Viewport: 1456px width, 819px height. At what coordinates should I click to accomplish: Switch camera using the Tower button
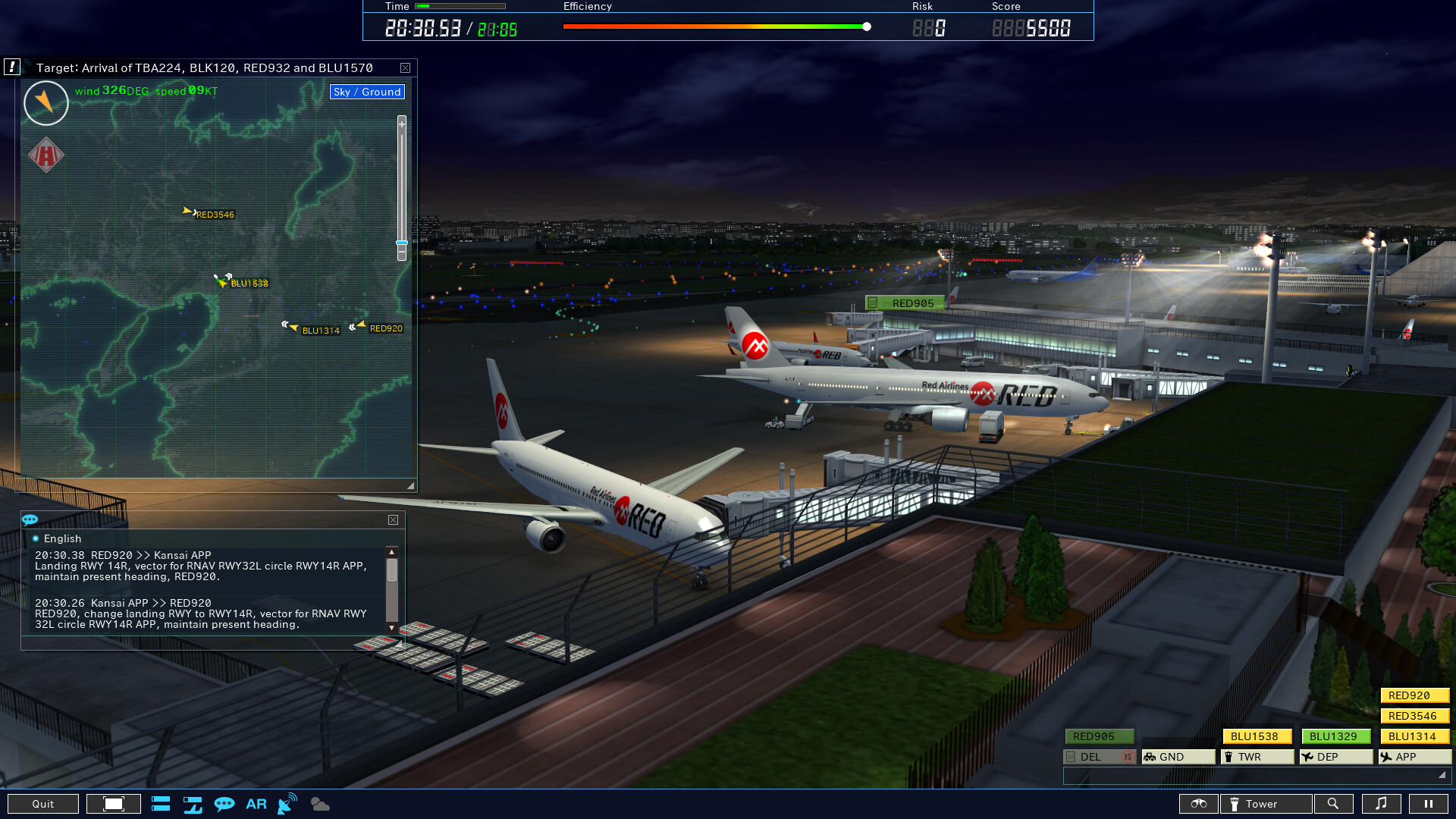(1265, 804)
